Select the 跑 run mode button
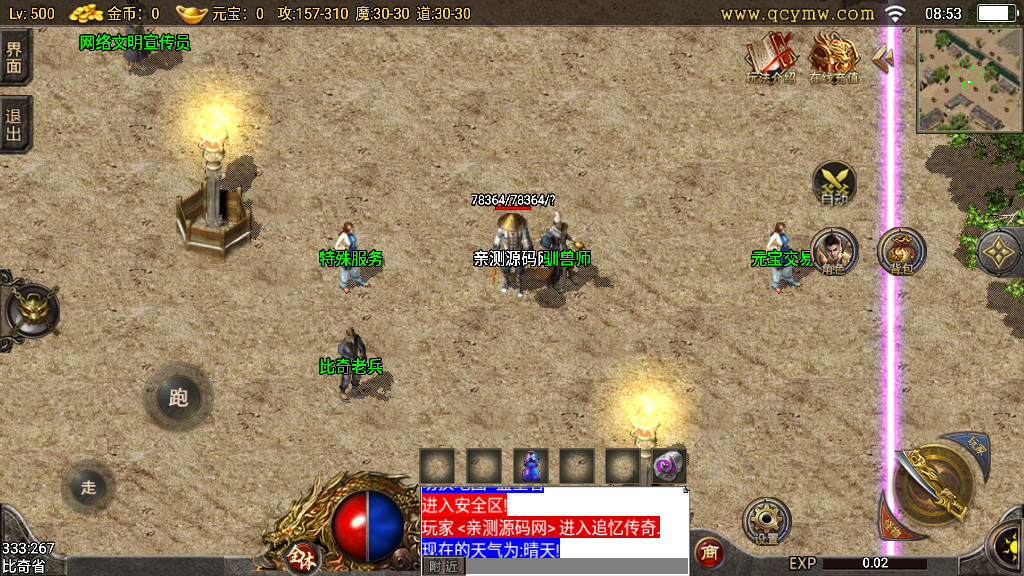This screenshot has width=1024, height=576. pyautogui.click(x=179, y=398)
